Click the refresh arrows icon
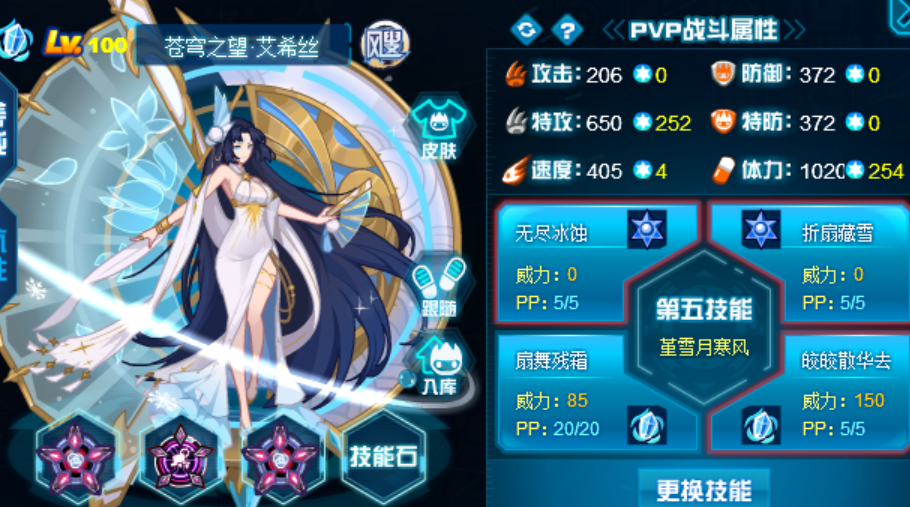Screen dimensions: 910x507 pyautogui.click(x=527, y=29)
